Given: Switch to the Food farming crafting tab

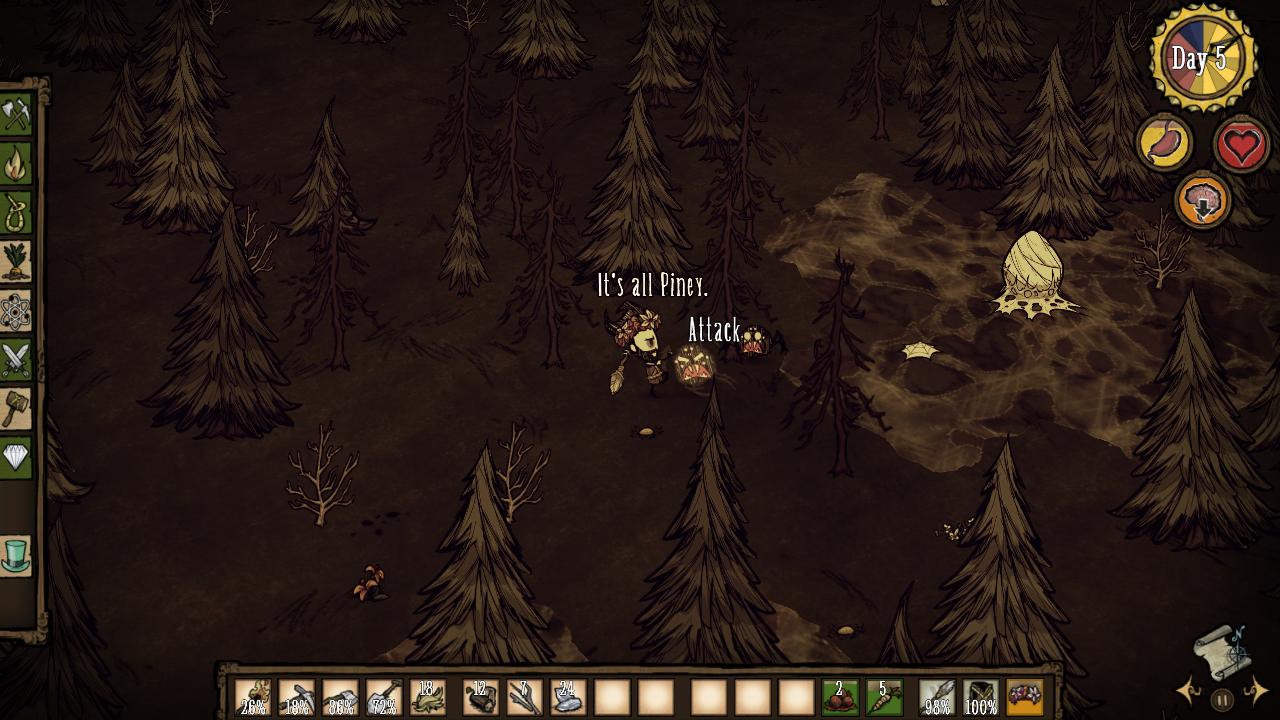Looking at the screenshot, I should (16, 262).
